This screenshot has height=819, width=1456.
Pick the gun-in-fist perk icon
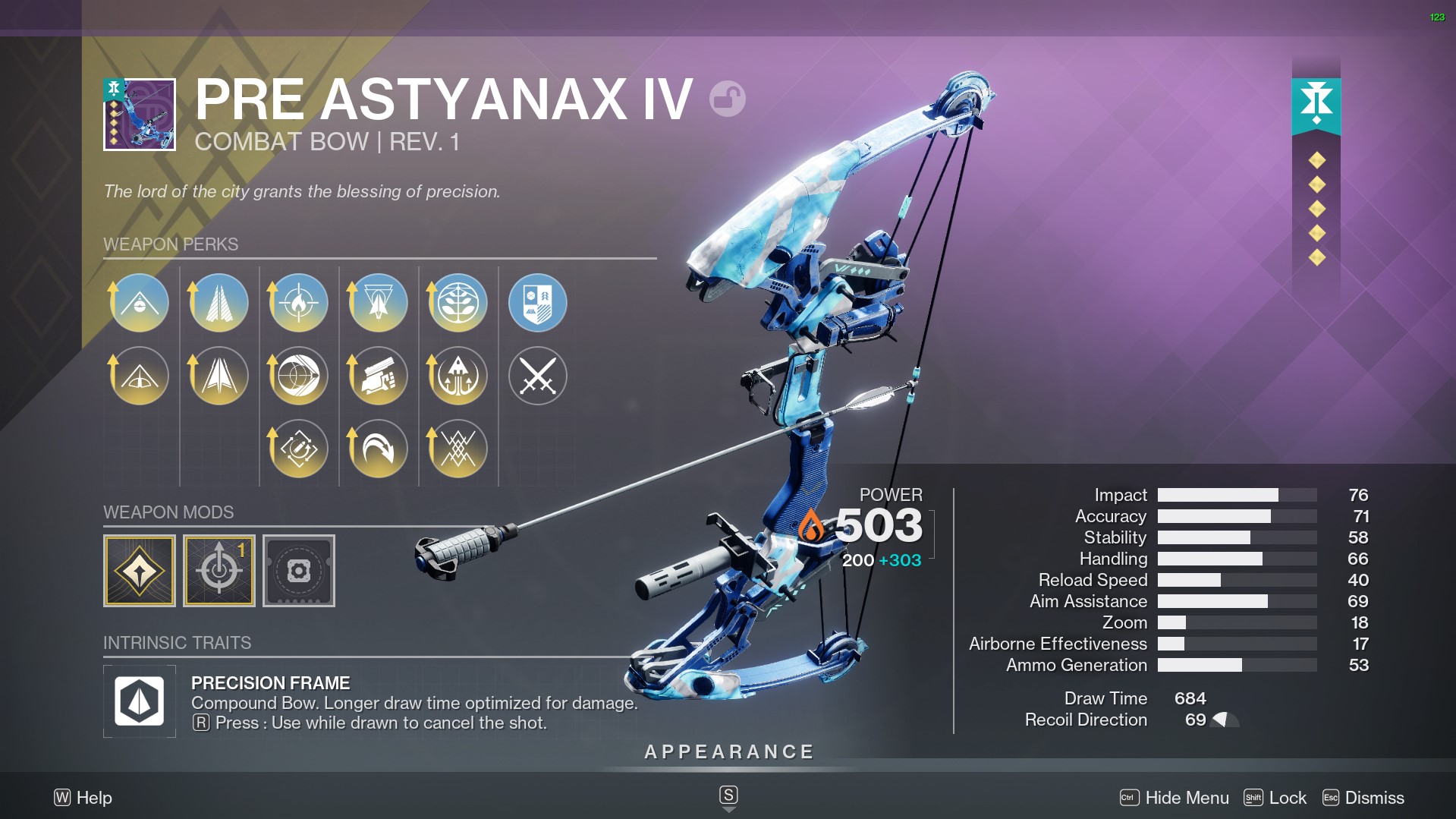[378, 376]
